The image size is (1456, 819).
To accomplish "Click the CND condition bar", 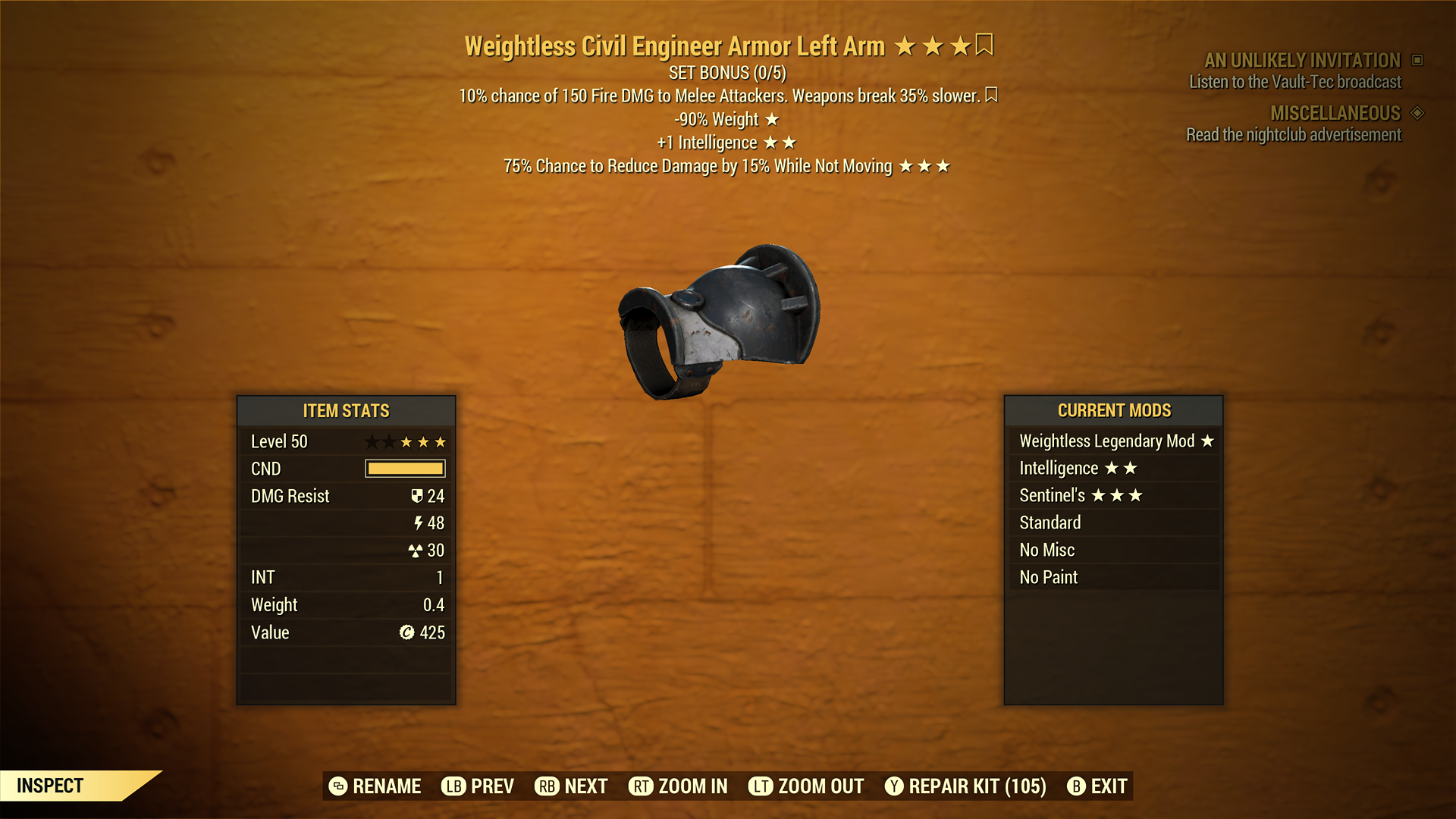I will coord(404,469).
